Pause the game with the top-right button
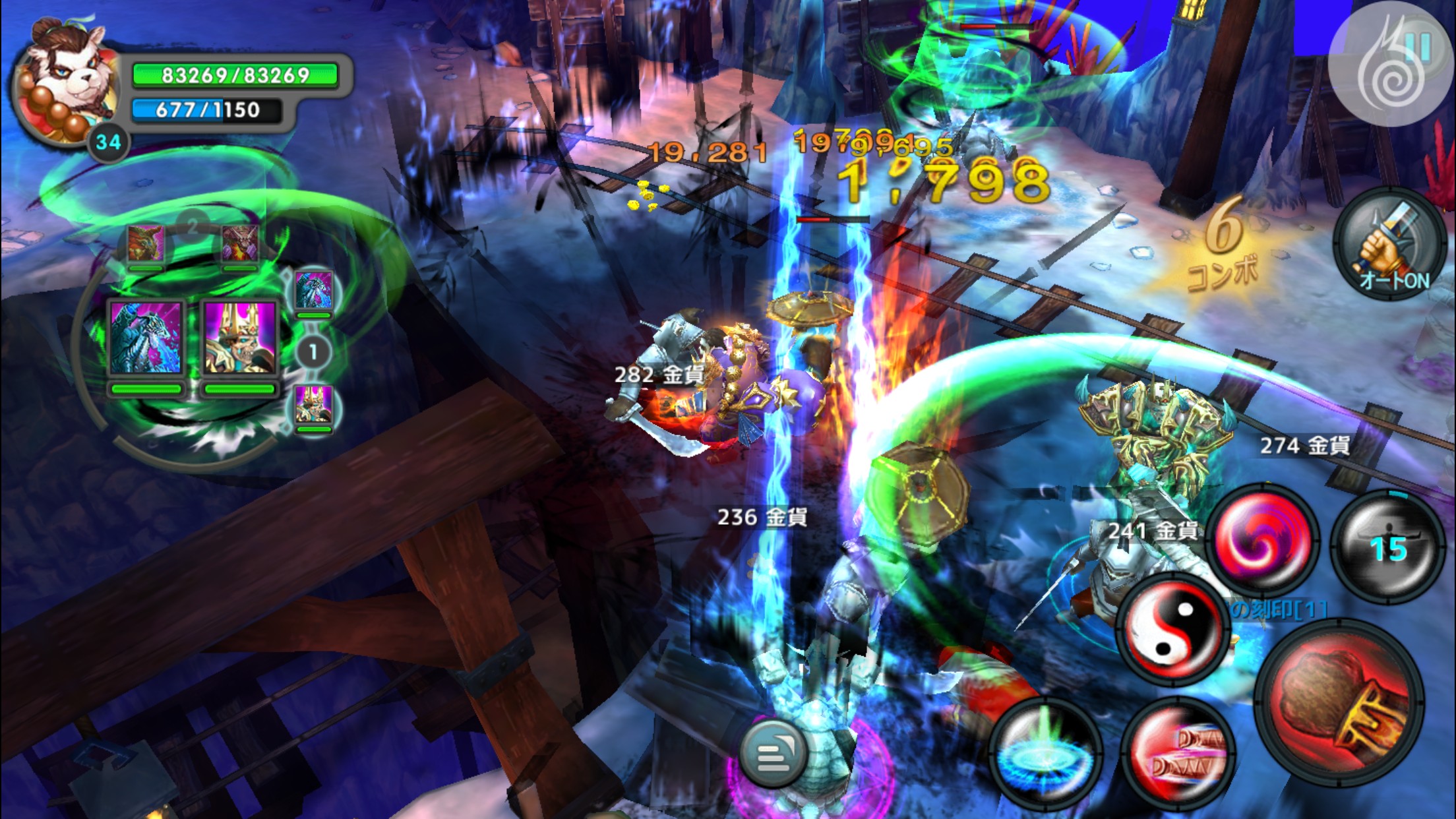Viewport: 1456px width, 819px height. pyautogui.click(x=1393, y=69)
